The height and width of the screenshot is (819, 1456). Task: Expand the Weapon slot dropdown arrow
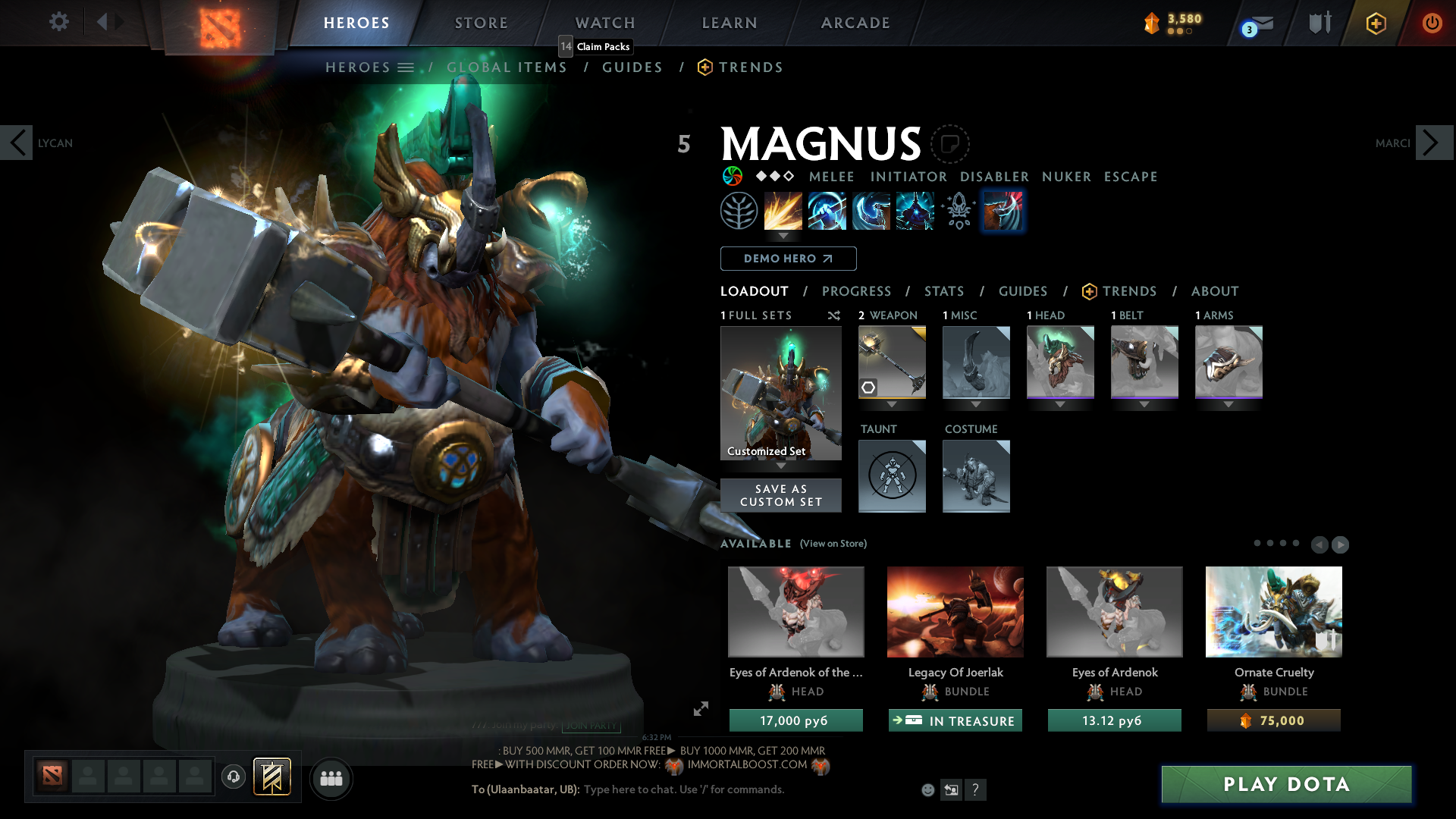pyautogui.click(x=892, y=404)
